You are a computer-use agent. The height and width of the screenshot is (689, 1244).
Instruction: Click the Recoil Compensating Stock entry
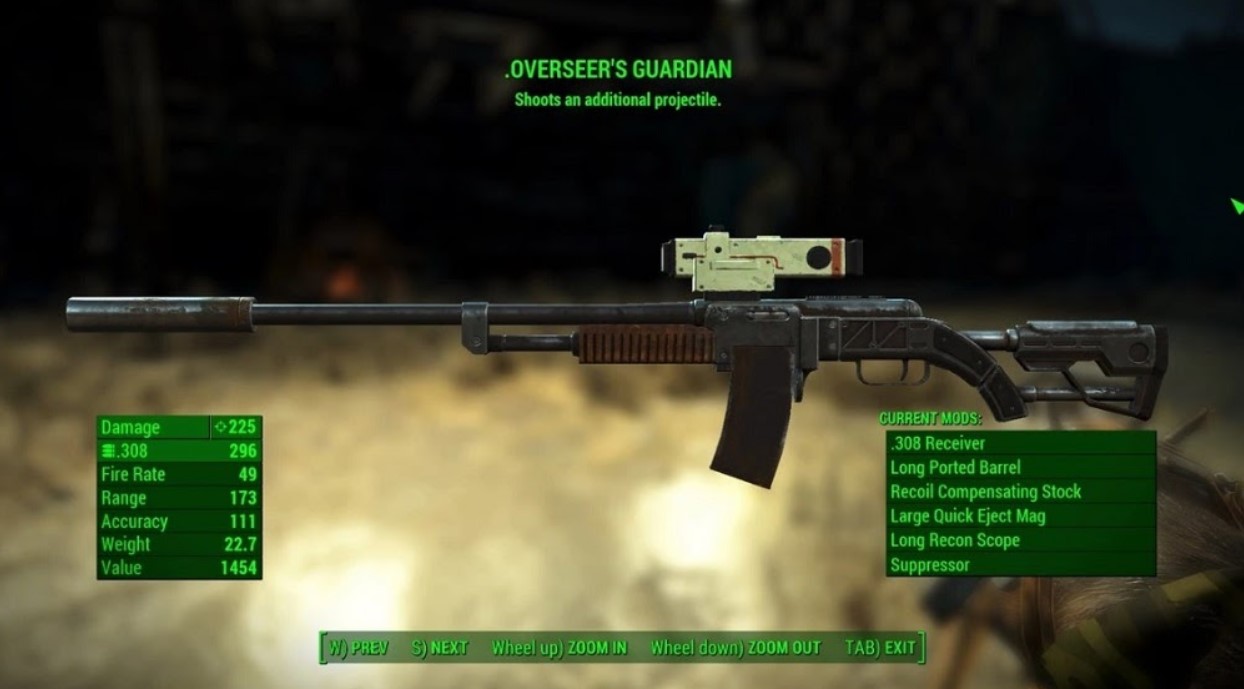(x=1019, y=491)
